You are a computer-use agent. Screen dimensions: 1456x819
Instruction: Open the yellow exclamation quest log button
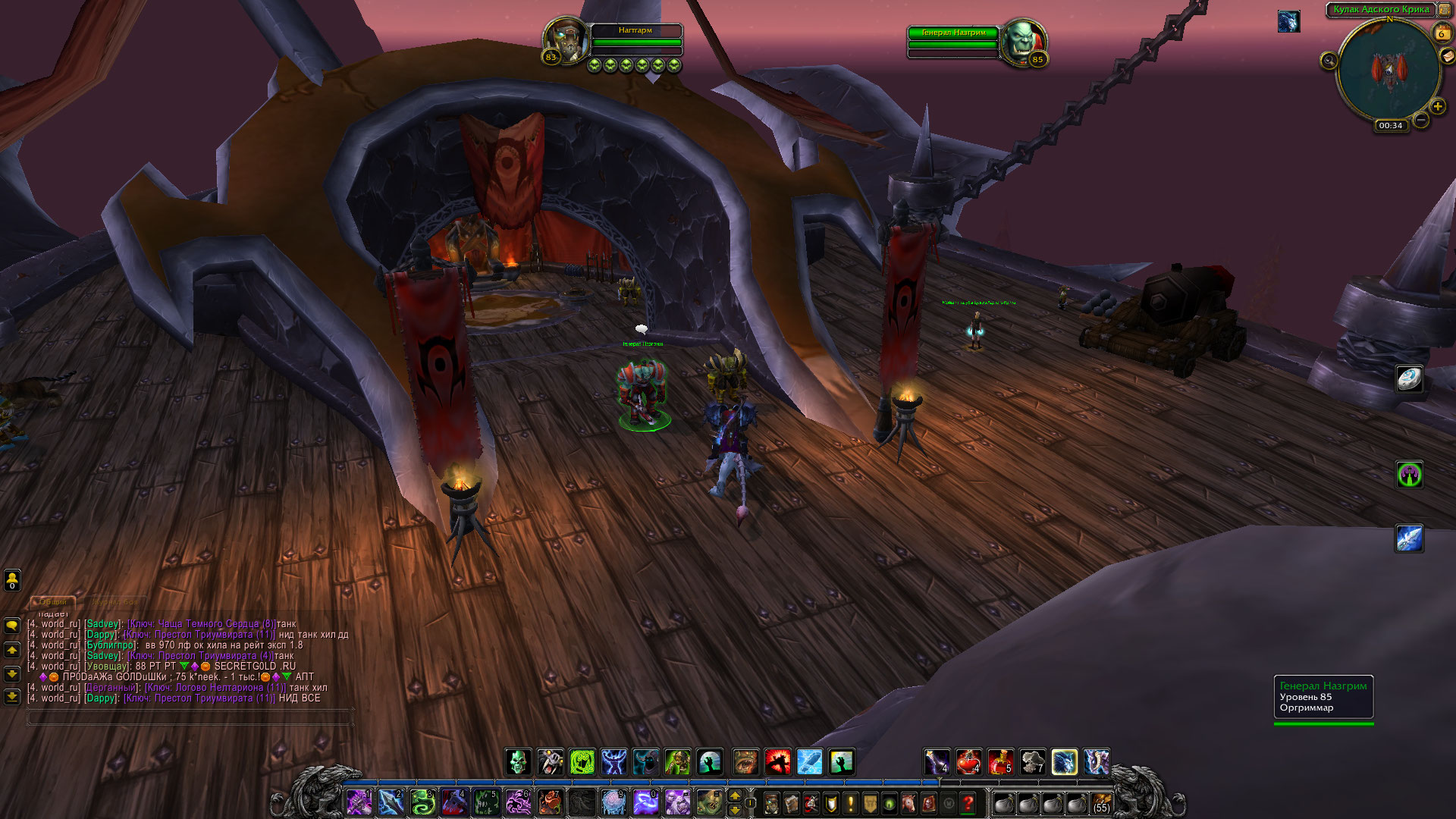pos(850,803)
